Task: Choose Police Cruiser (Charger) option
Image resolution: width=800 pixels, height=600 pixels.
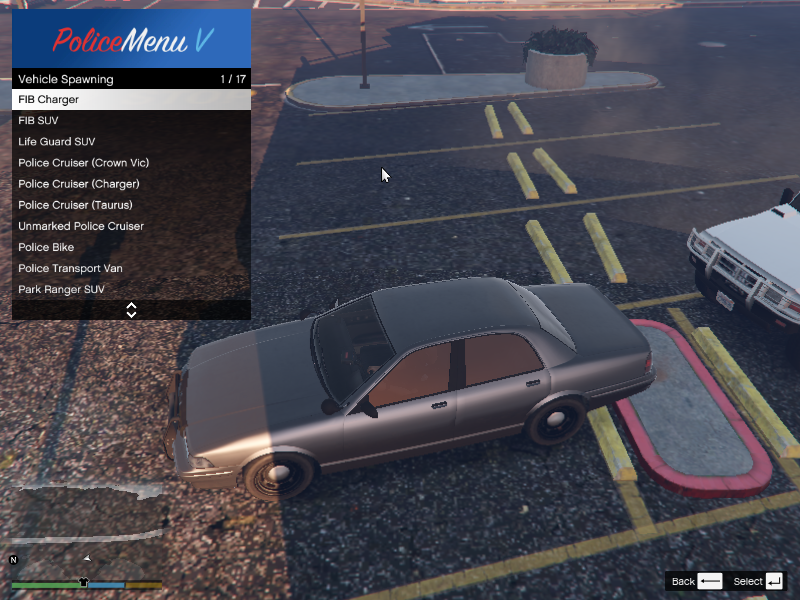Action: tap(130, 184)
